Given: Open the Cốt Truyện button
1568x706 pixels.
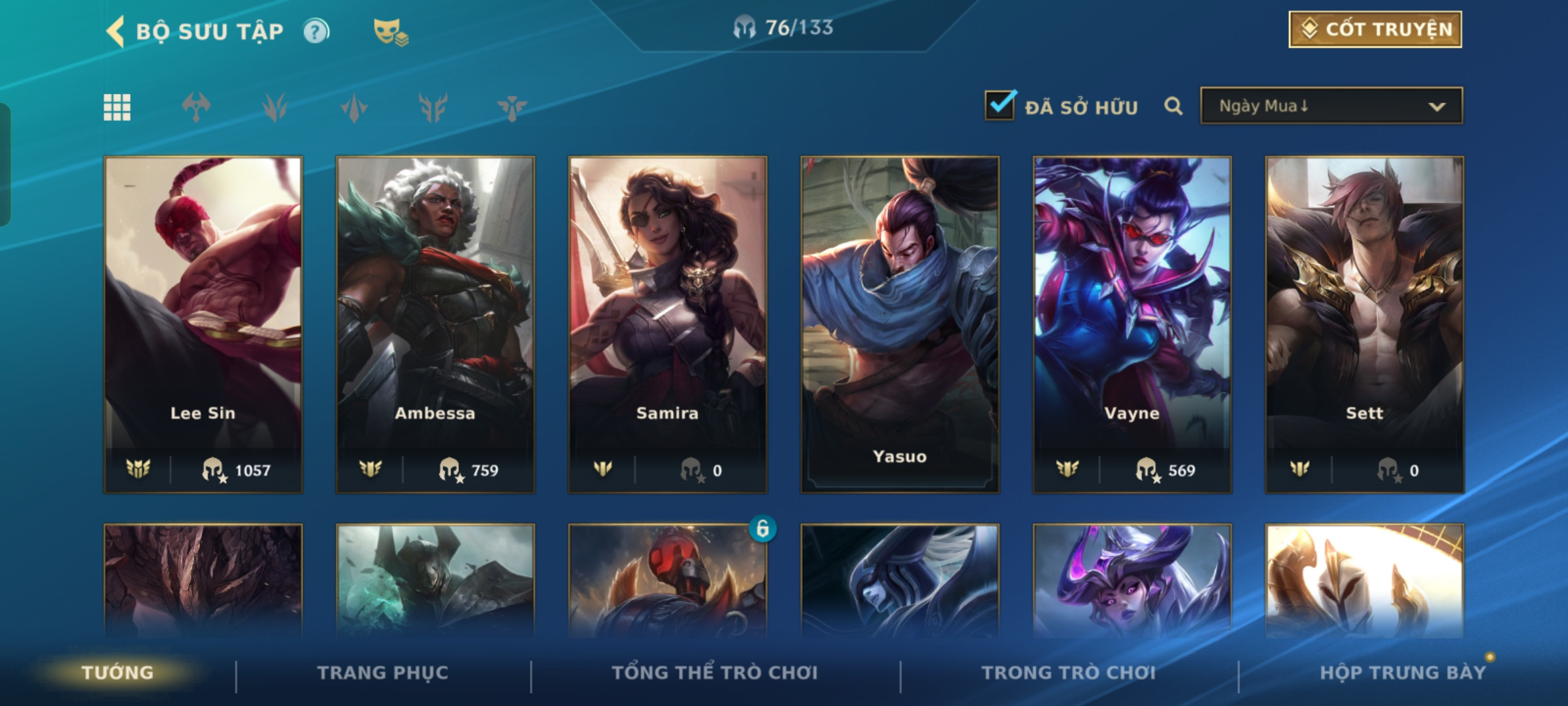Looking at the screenshot, I should [1375, 29].
